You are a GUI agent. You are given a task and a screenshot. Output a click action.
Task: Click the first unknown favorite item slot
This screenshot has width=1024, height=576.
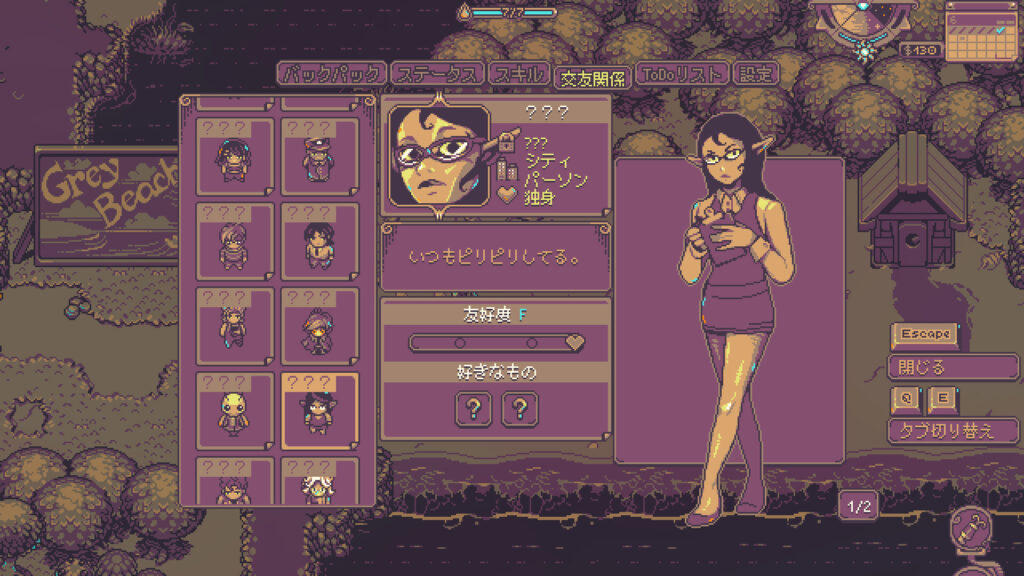point(473,408)
